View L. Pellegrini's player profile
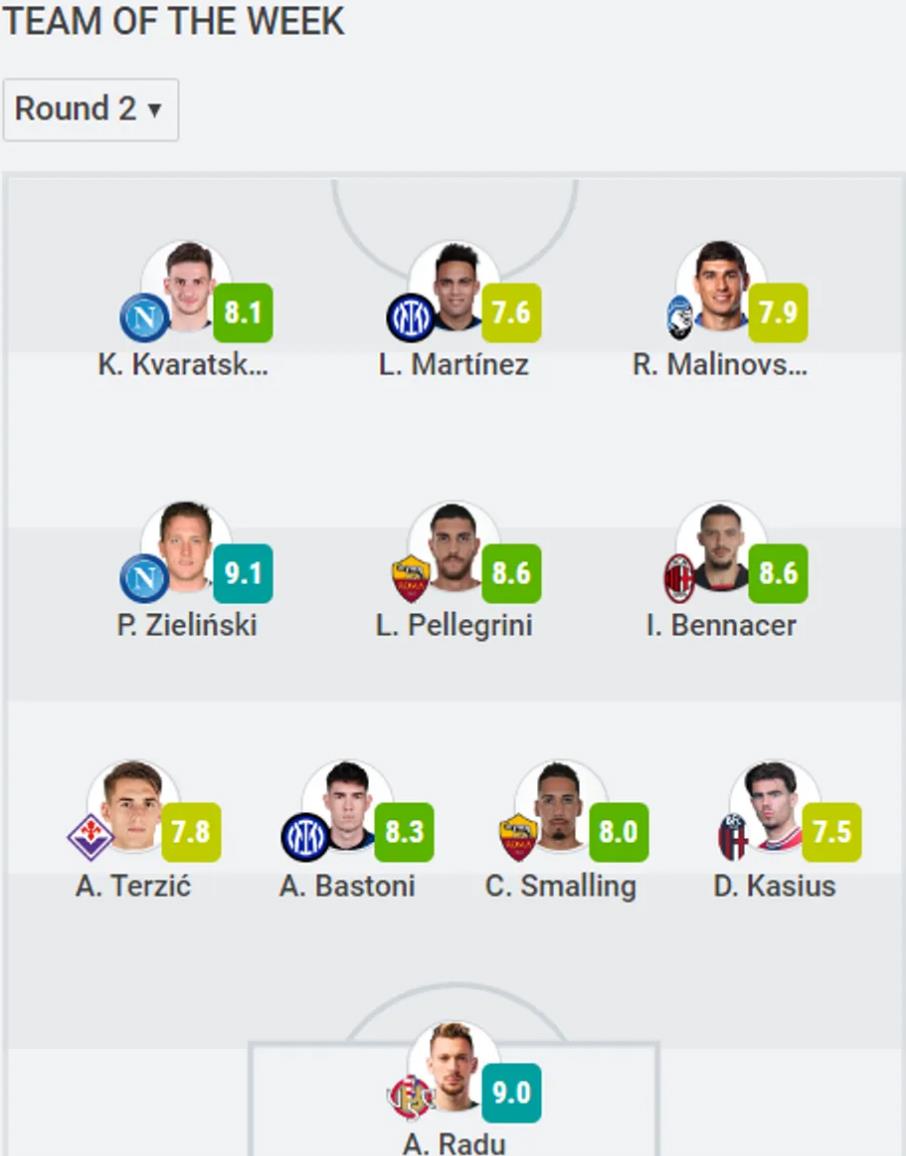This screenshot has height=1156, width=906. (455, 548)
